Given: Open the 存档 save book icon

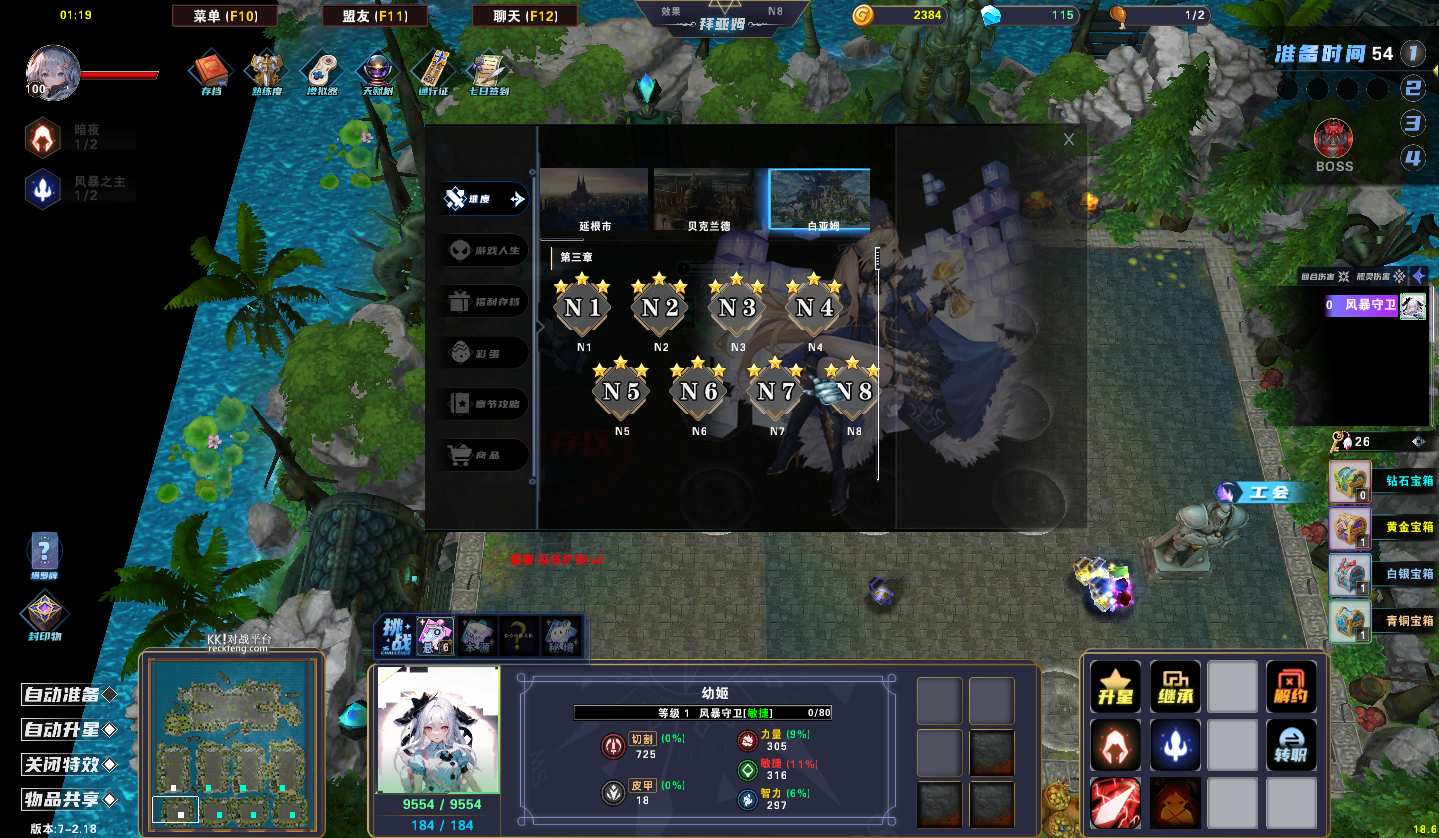Looking at the screenshot, I should (211, 71).
